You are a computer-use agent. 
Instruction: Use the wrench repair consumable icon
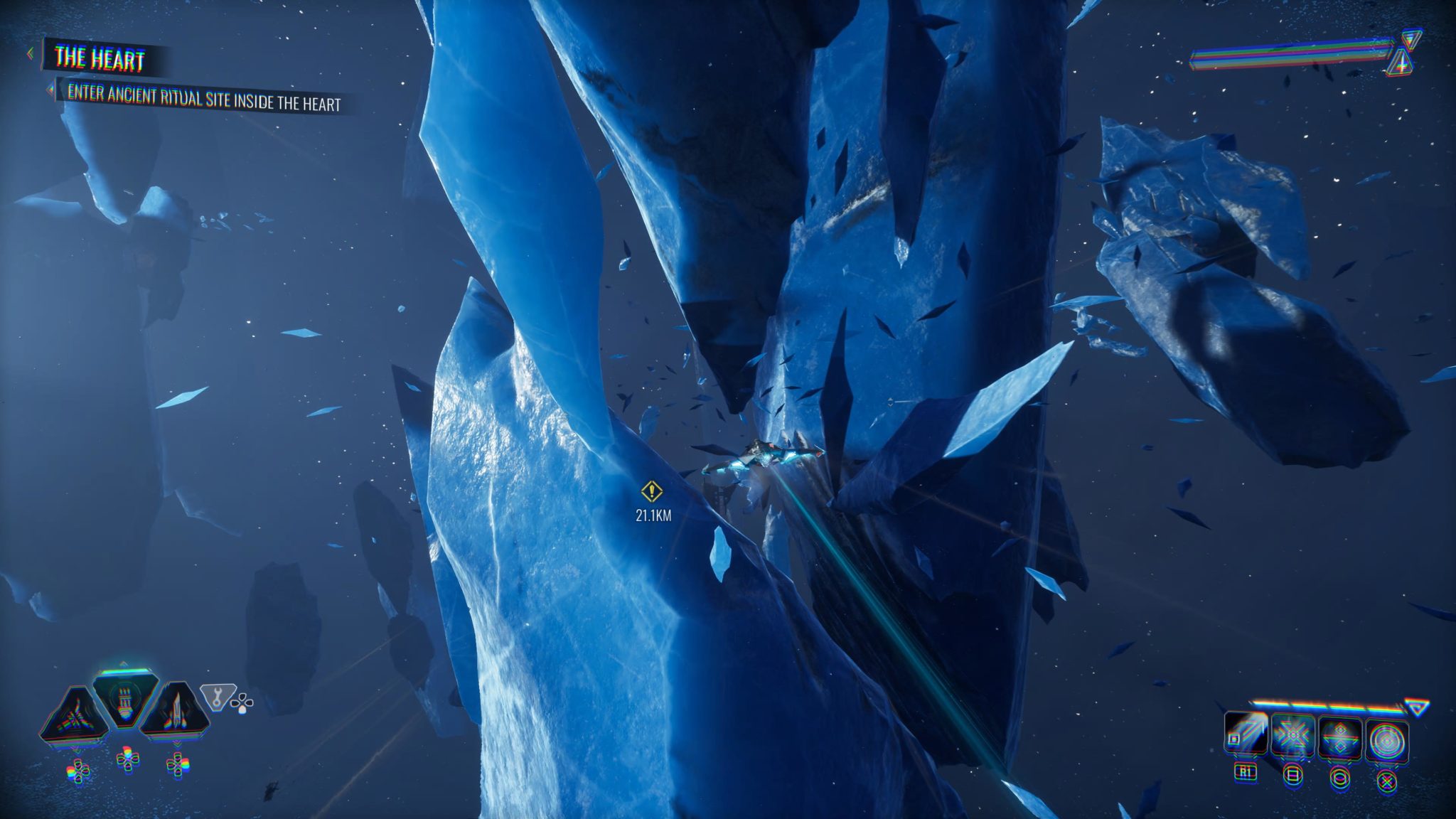(215, 696)
